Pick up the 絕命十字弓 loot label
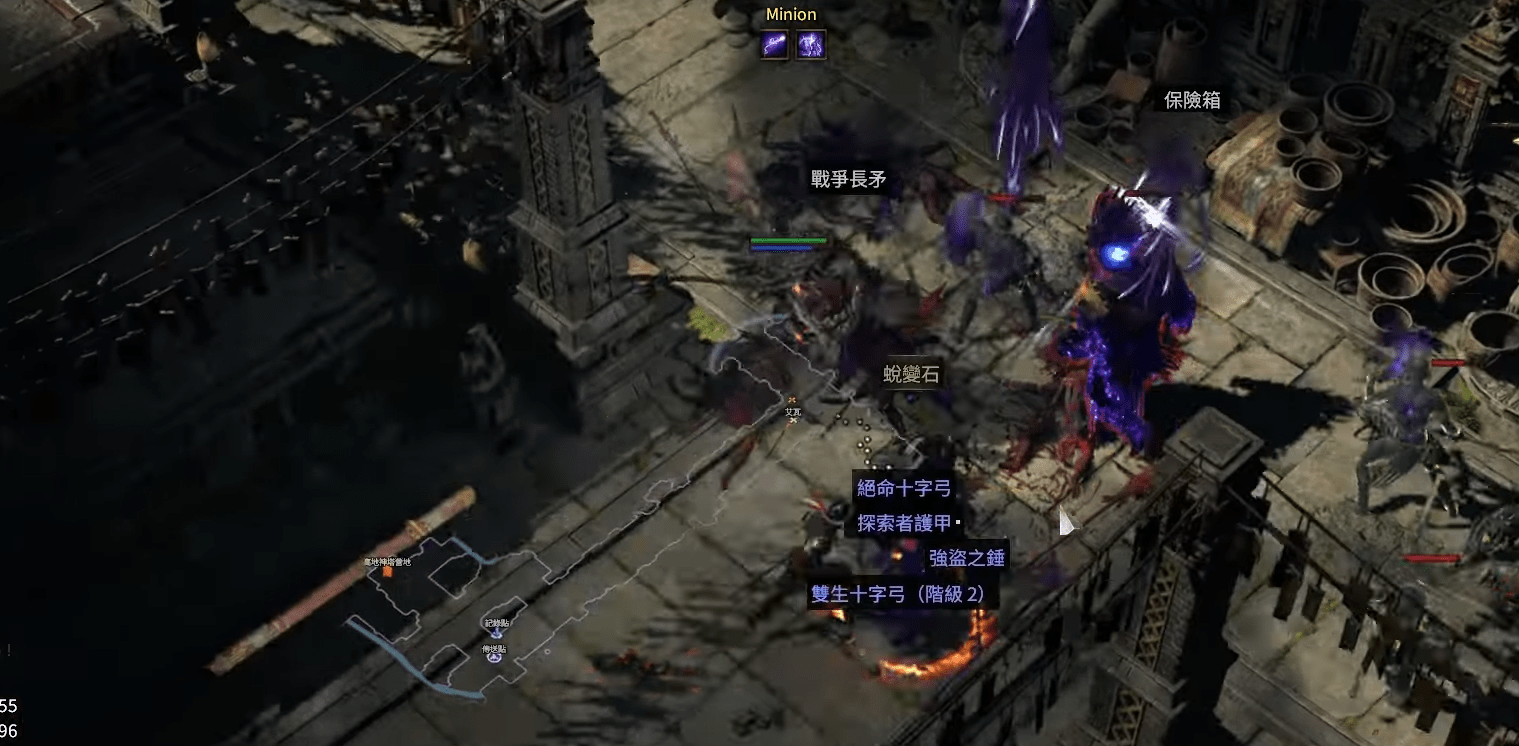Viewport: 1519px width, 746px height. (904, 489)
